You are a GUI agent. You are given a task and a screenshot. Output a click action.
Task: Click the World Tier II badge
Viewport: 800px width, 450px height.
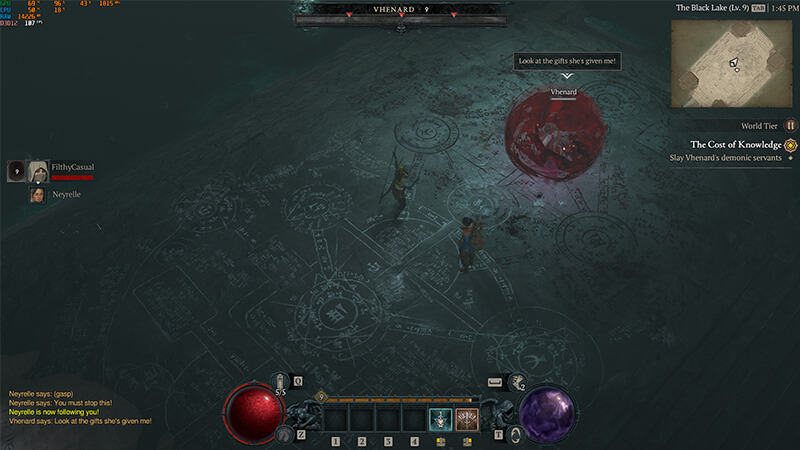790,126
